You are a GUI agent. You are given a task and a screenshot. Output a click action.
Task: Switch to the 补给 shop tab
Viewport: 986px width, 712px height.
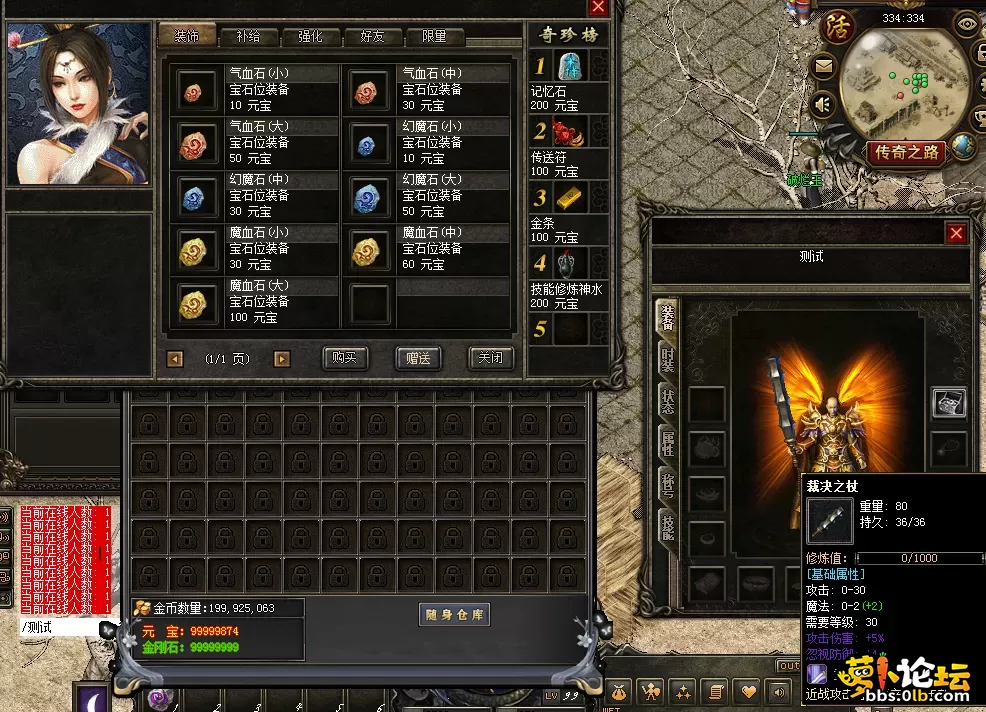point(248,37)
